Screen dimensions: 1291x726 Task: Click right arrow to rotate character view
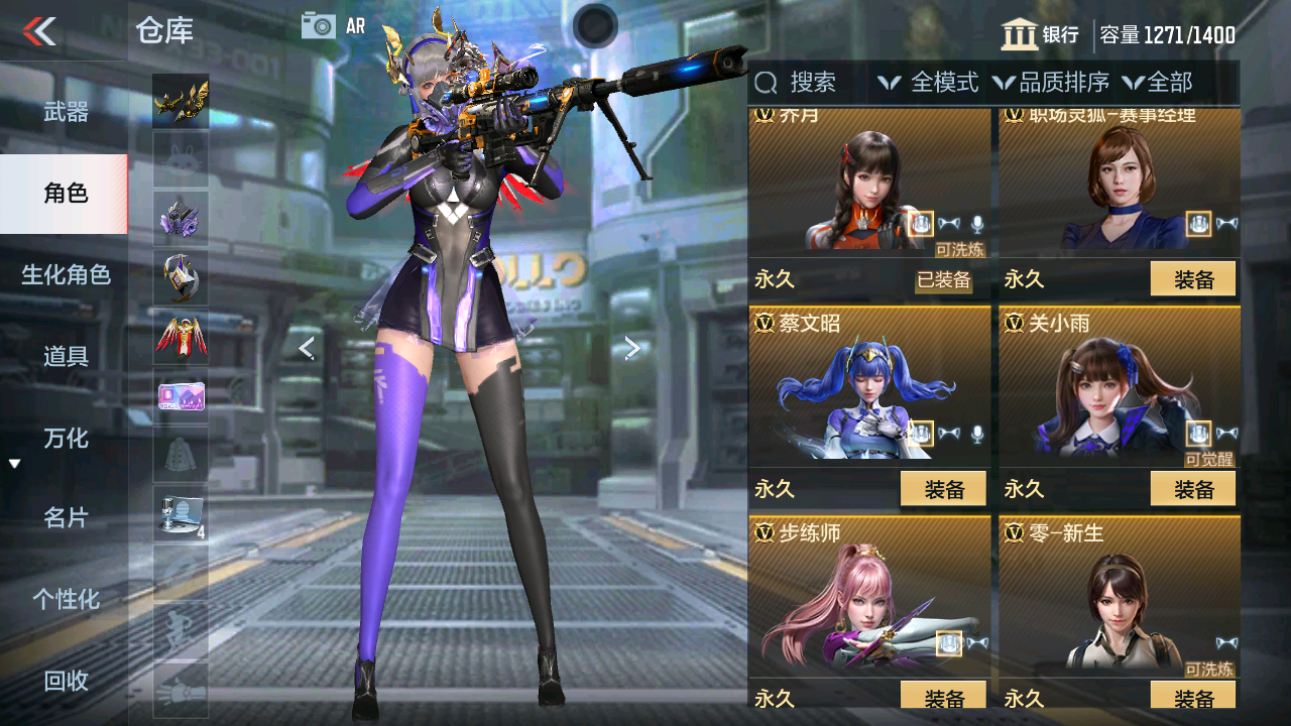[631, 347]
